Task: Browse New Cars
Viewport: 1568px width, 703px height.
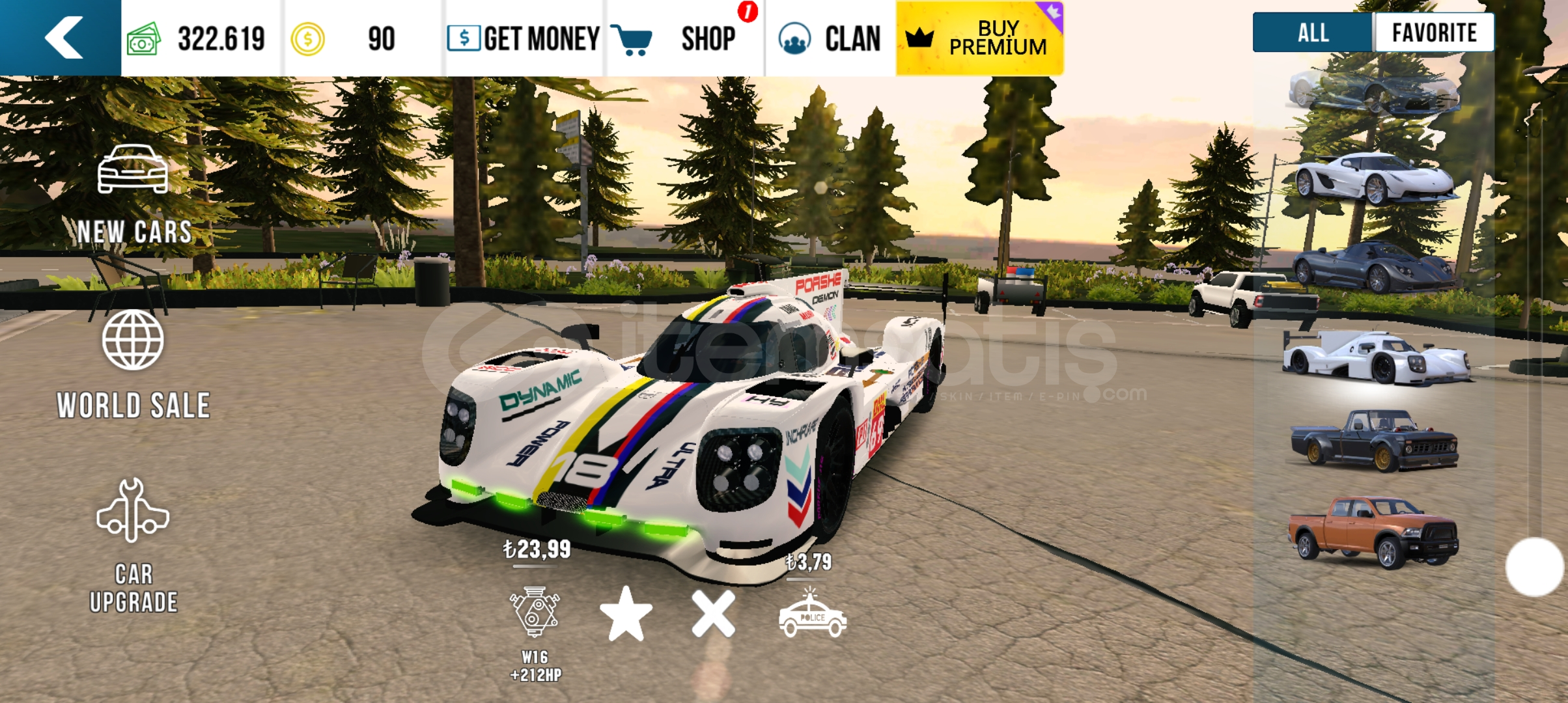Action: pos(133,195)
